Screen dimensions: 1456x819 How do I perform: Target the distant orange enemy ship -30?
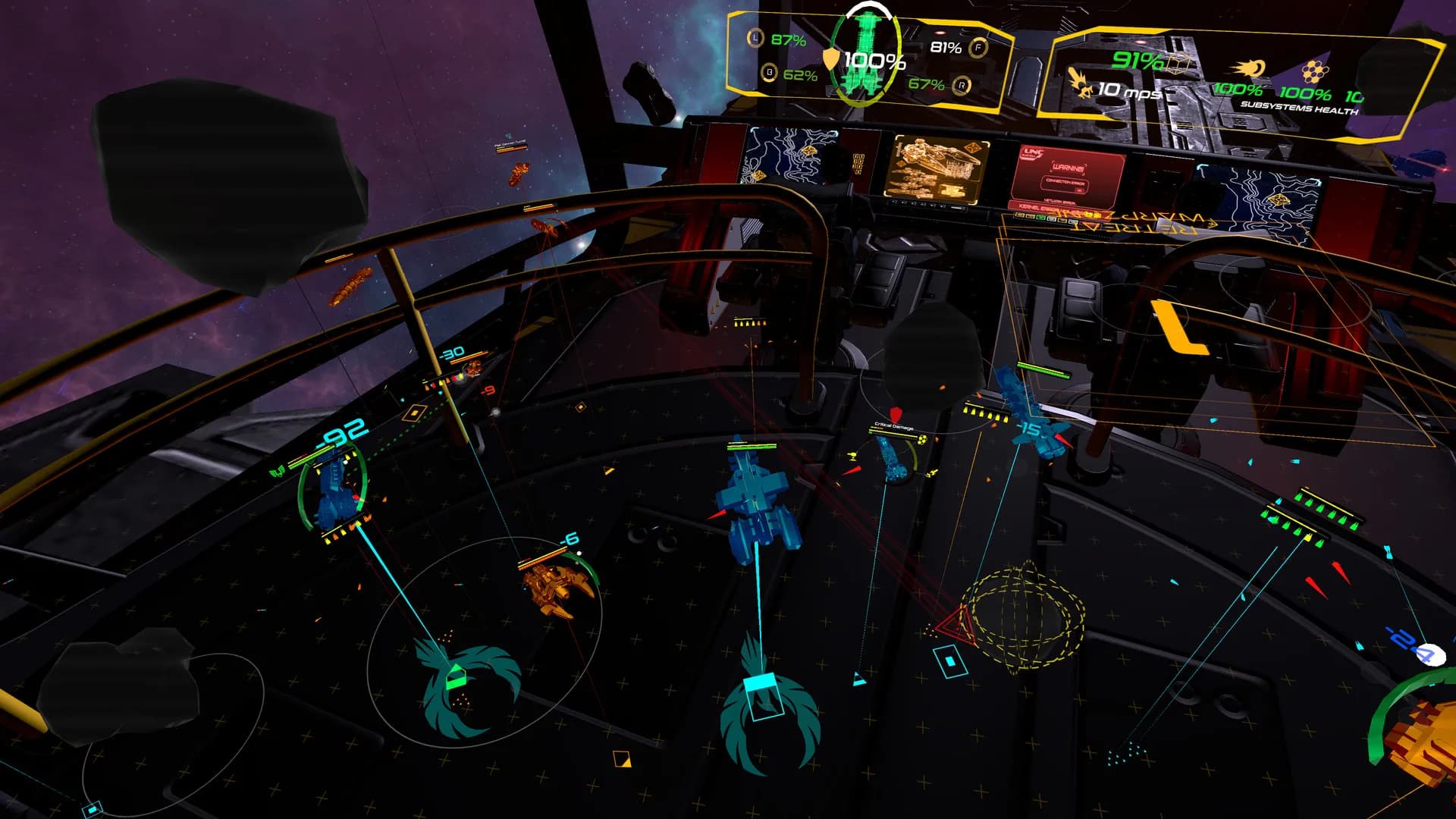(x=472, y=369)
